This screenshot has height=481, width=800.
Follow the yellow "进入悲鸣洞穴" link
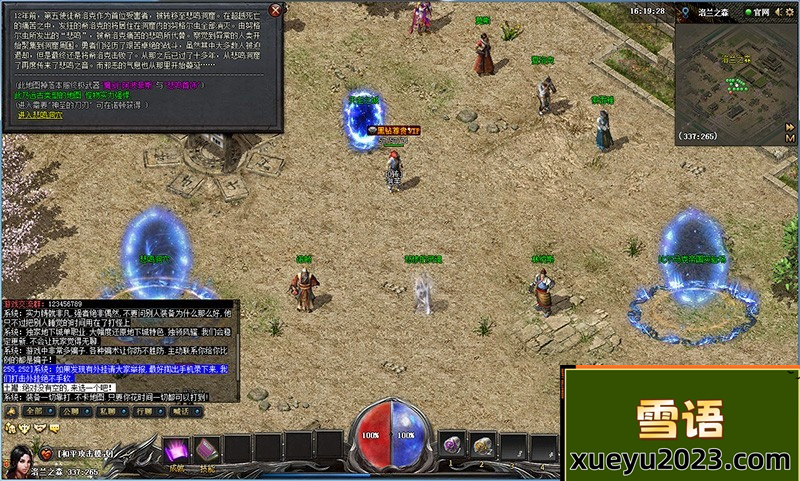tap(40, 115)
